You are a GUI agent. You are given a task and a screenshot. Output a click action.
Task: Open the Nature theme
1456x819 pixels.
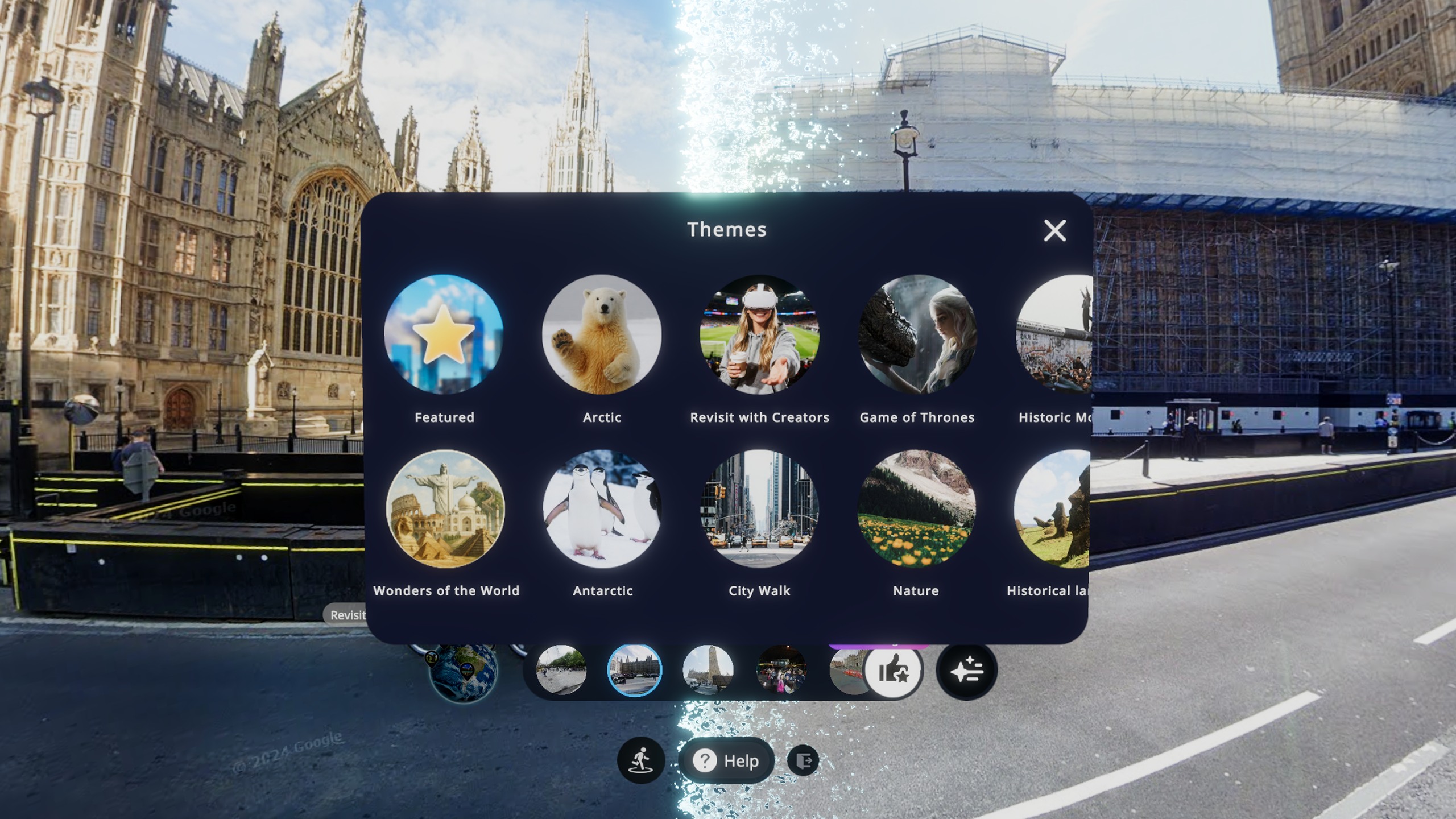916,508
